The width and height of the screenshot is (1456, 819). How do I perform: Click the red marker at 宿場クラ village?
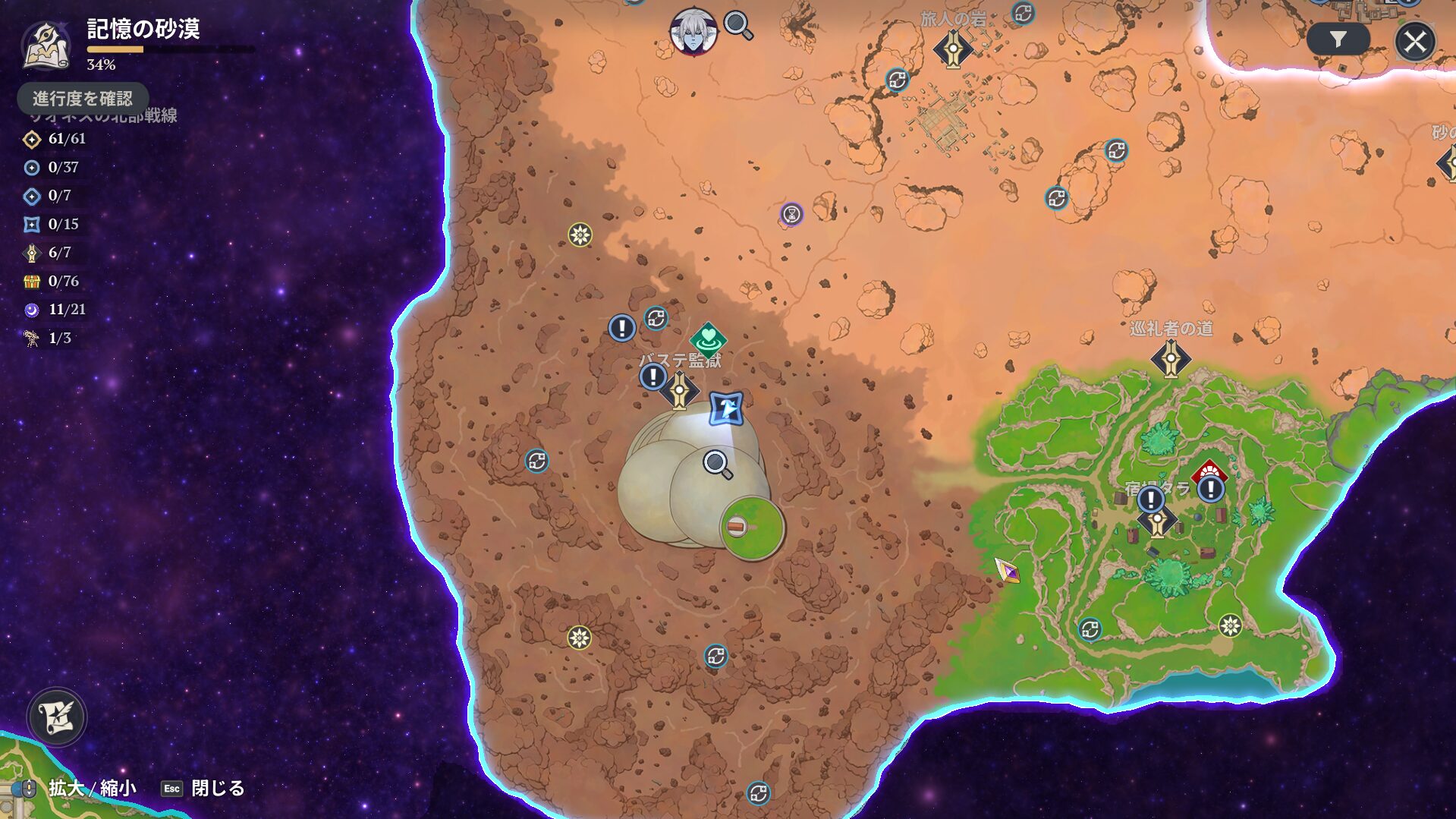(1209, 474)
